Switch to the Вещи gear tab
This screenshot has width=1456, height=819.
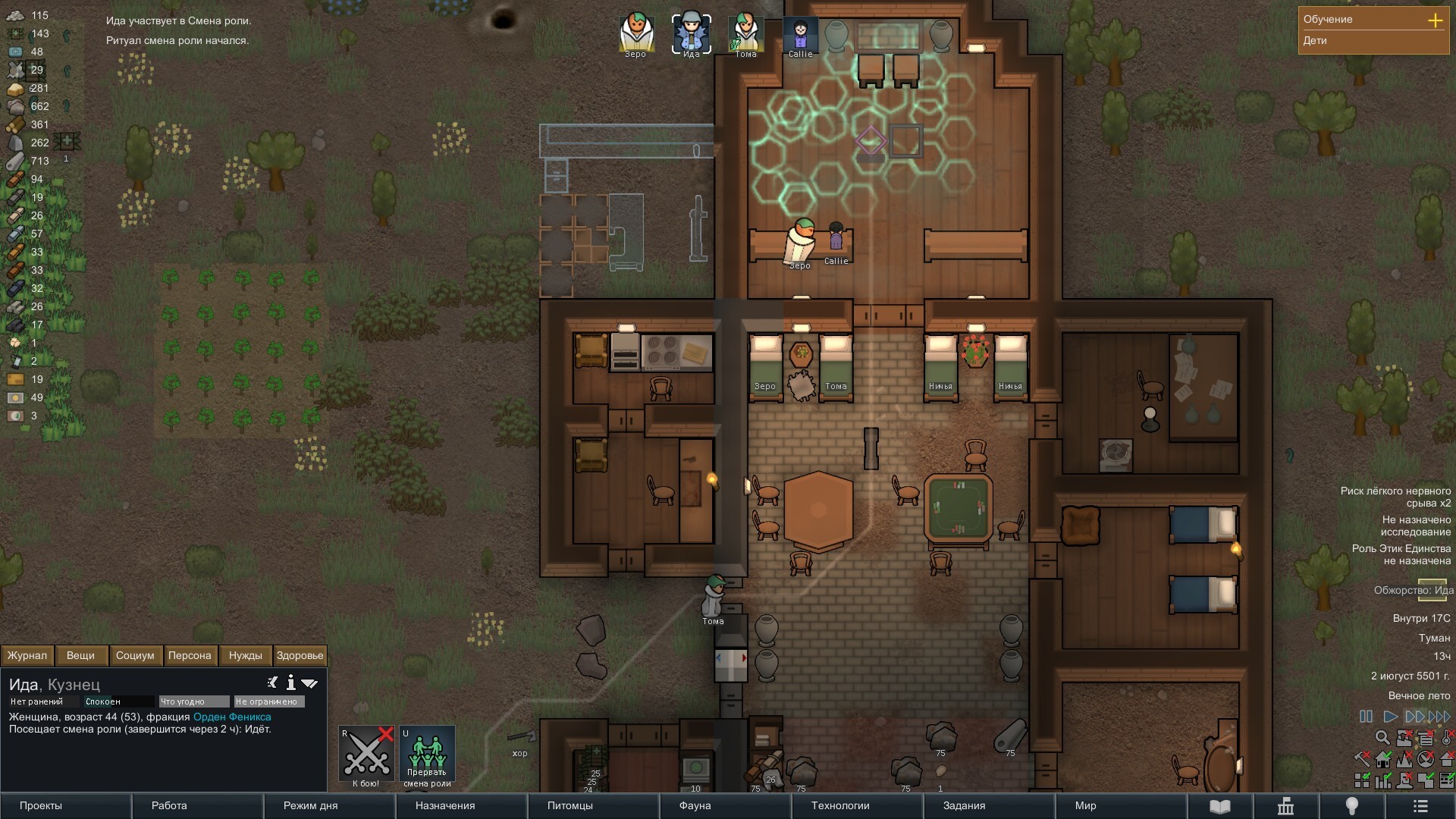[80, 655]
